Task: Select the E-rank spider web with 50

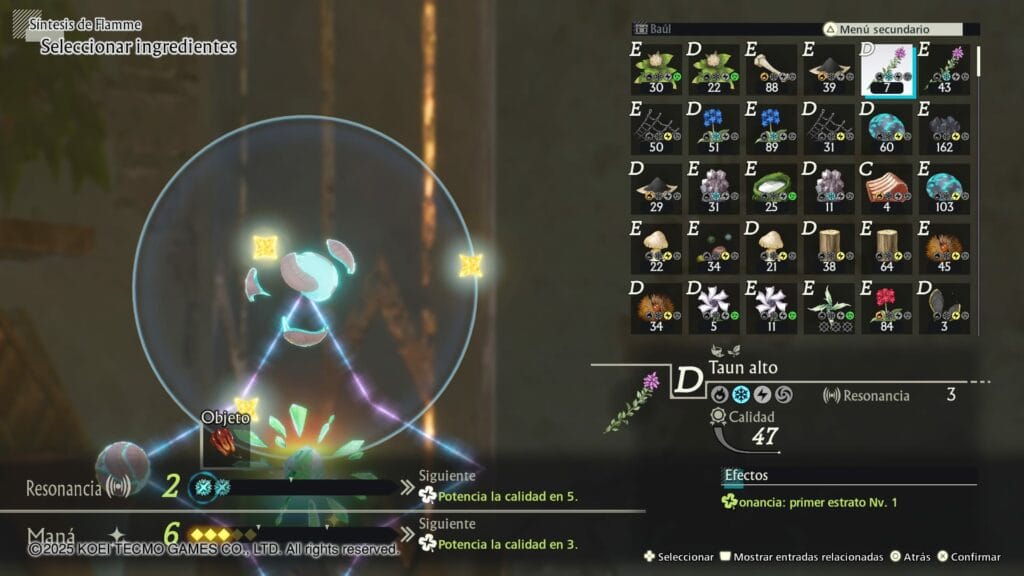Action: point(656,129)
